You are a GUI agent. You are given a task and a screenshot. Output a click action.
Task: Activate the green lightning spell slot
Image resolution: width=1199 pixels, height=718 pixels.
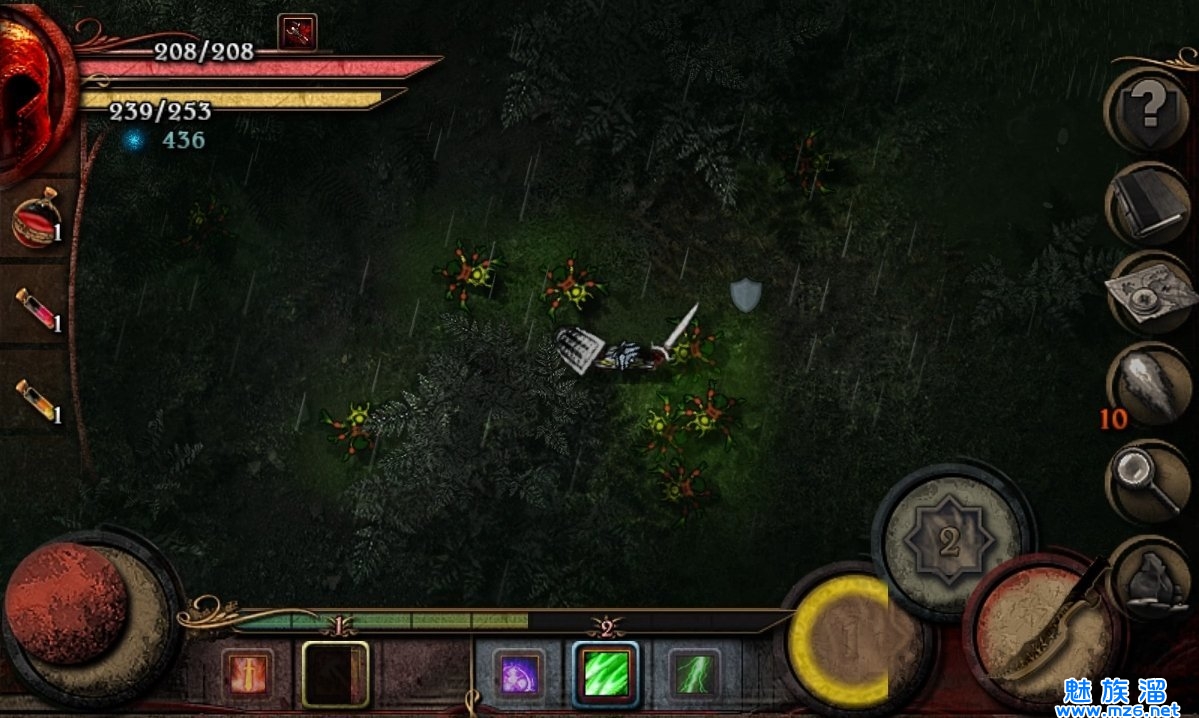pos(693,673)
